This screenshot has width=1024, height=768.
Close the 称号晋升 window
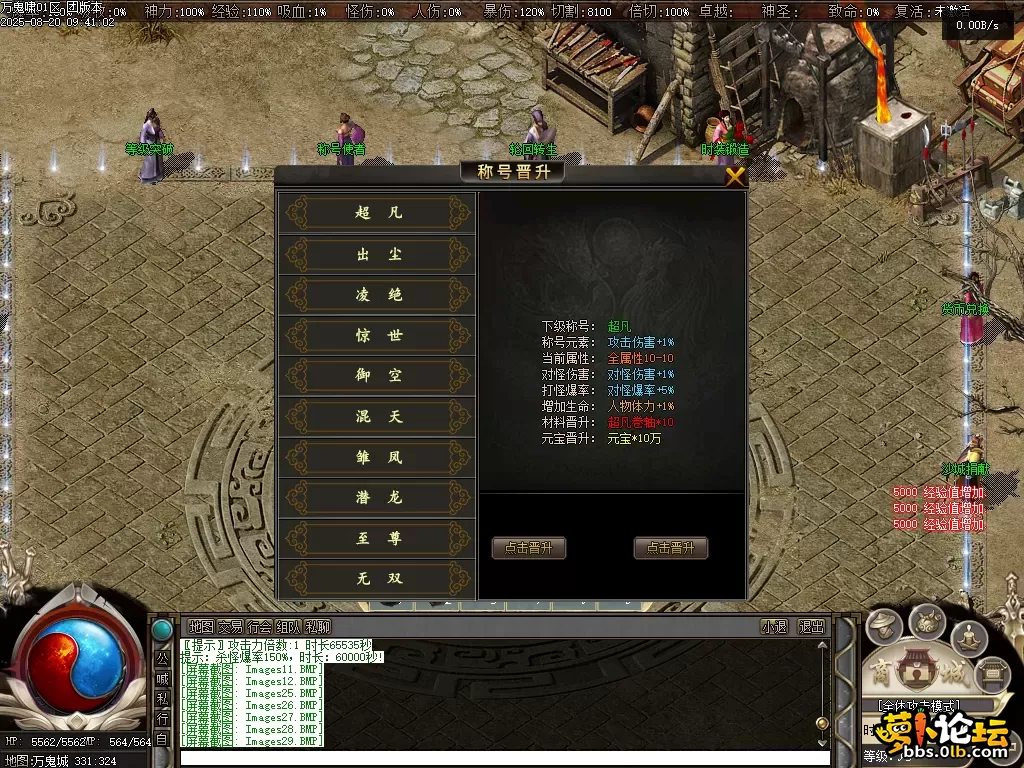[x=735, y=177]
